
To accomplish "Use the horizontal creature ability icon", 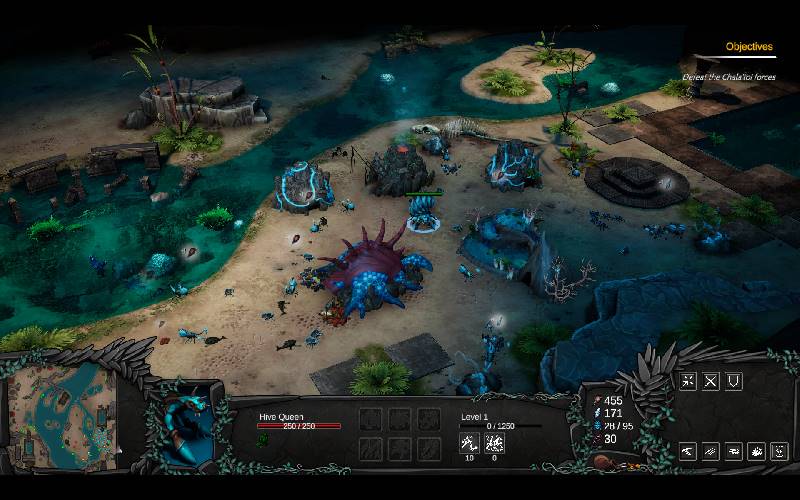I will (734, 452).
